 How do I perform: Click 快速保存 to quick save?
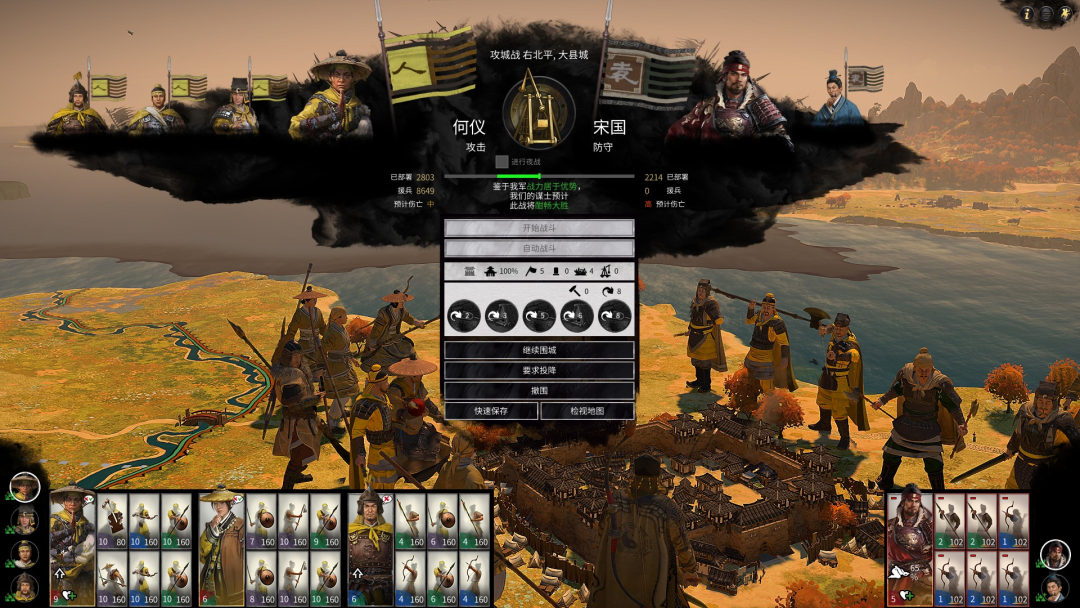[x=491, y=411]
